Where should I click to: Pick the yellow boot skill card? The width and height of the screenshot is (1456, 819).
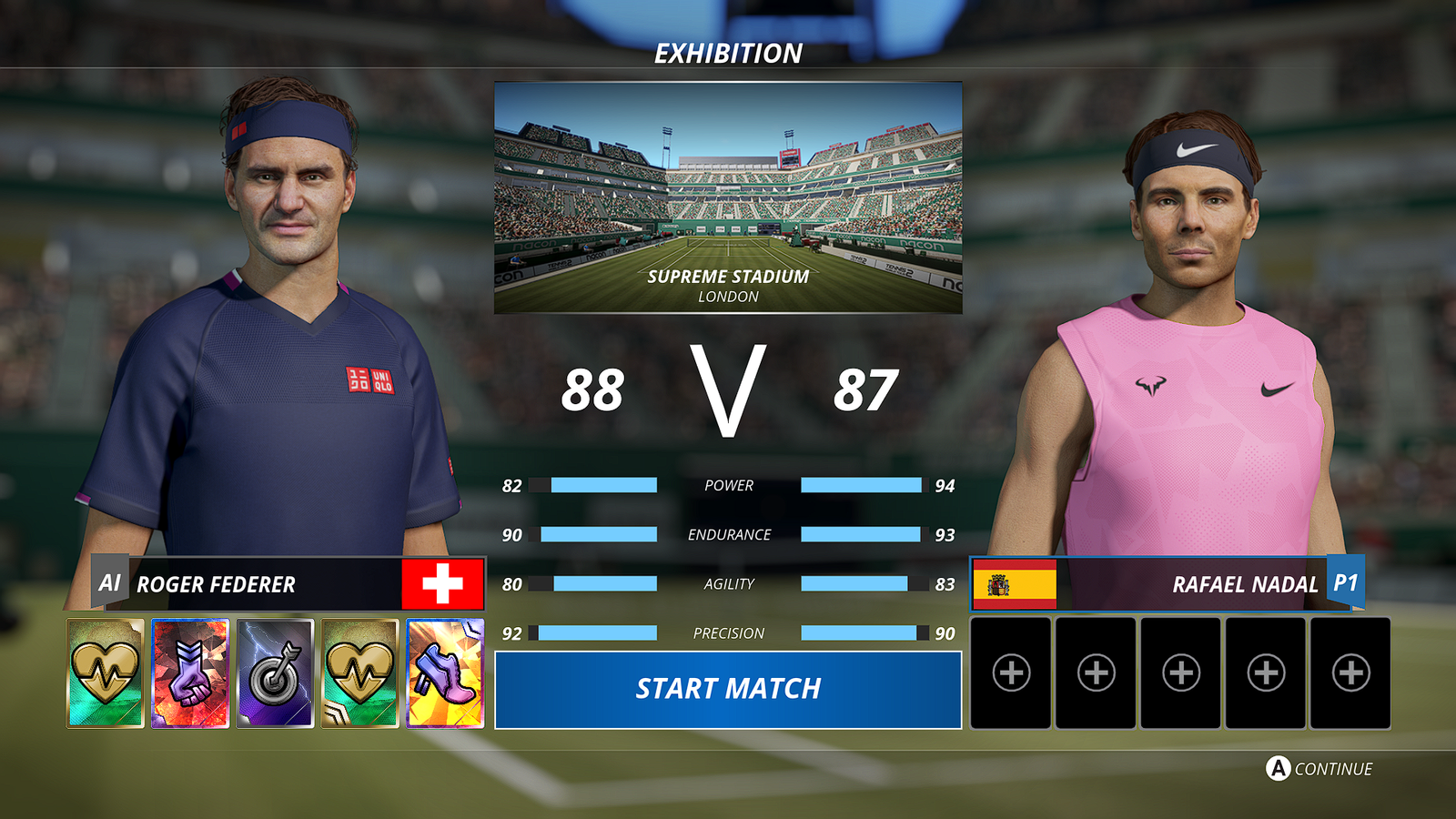[445, 673]
